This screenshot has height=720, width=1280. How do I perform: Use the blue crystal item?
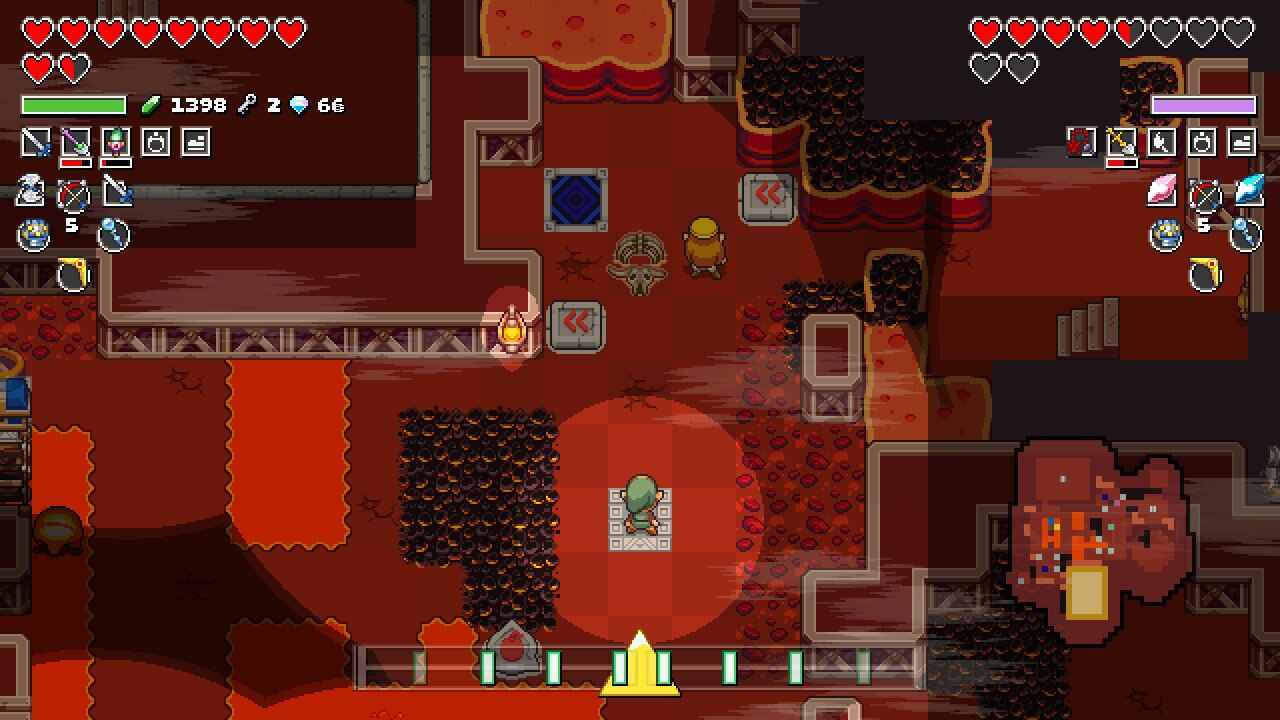click(x=1248, y=190)
